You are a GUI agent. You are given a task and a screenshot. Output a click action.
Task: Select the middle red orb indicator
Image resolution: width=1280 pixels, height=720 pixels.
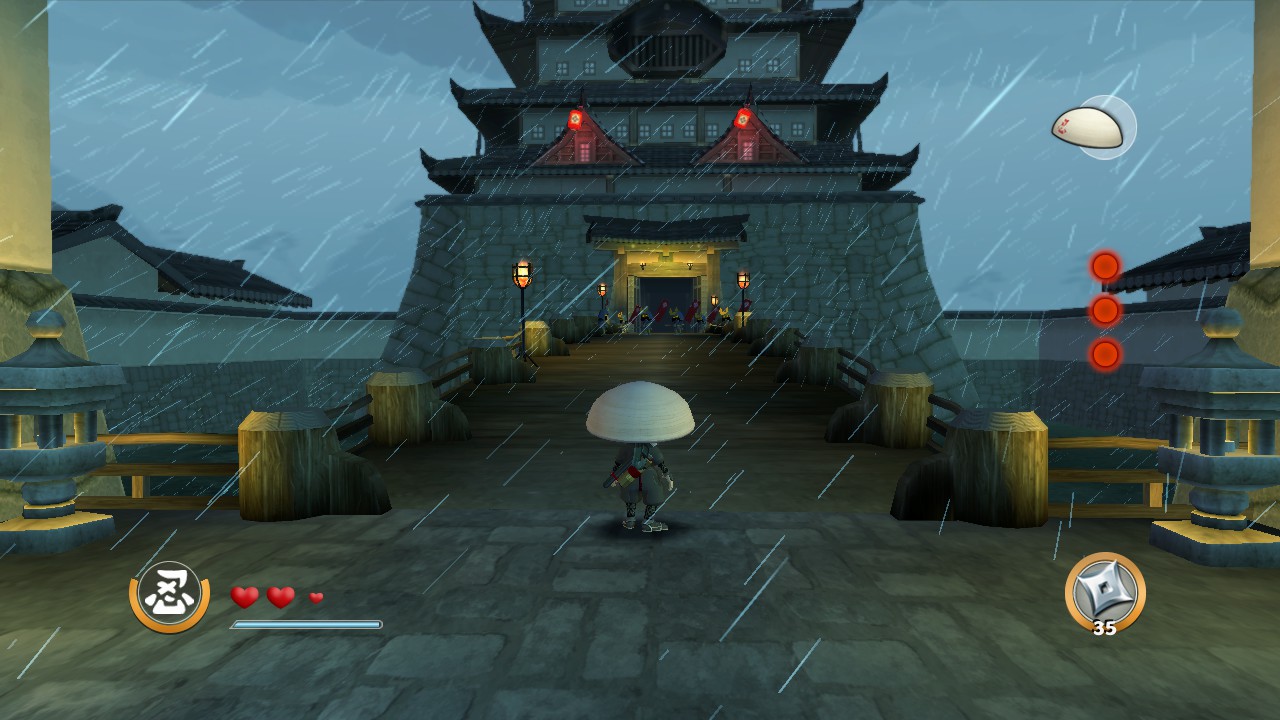pos(1105,312)
